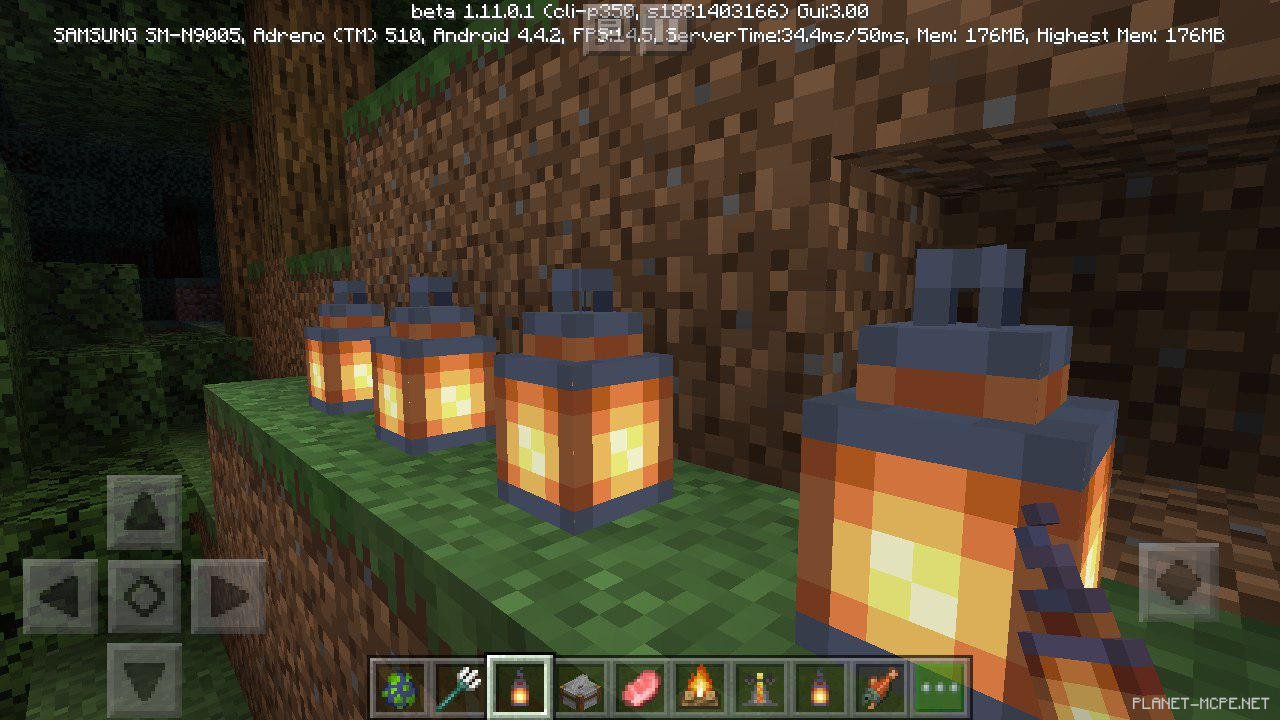Pick the raw pink meat slot
This screenshot has height=720, width=1280.
click(640, 688)
